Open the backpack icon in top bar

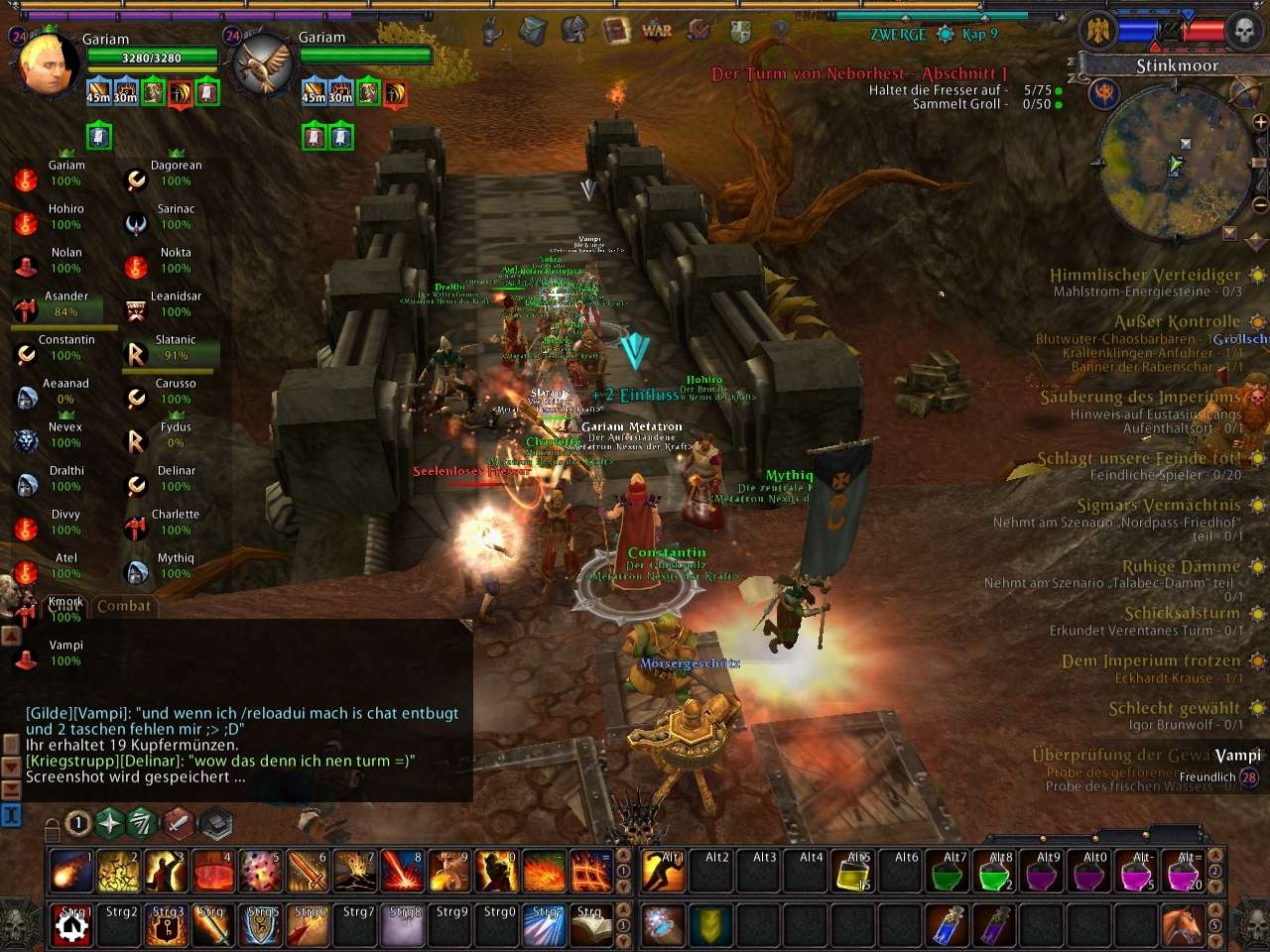tap(533, 31)
